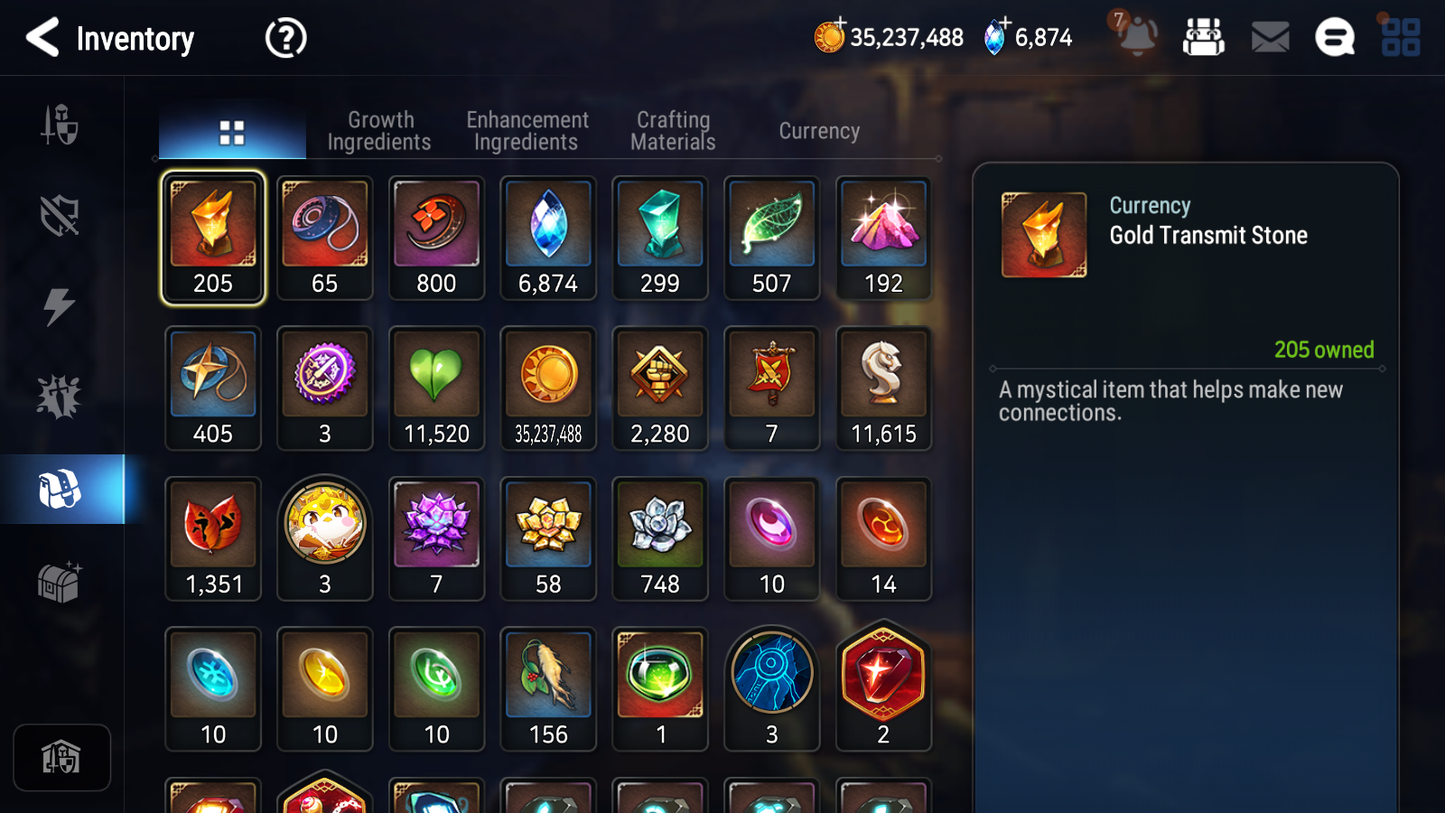Switch to the Currency tab
This screenshot has width=1445, height=813.
click(818, 130)
